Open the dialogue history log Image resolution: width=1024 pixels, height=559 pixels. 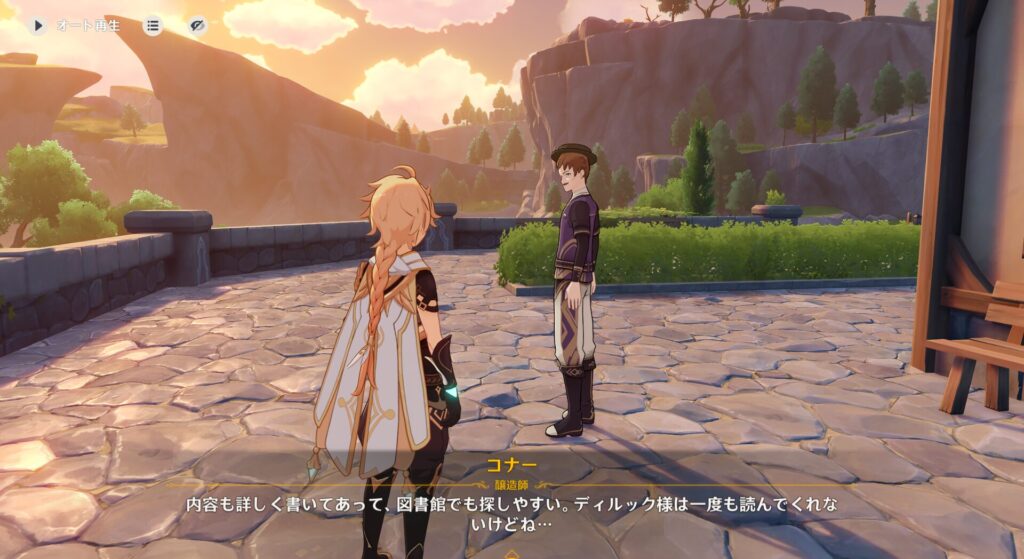pyautogui.click(x=153, y=25)
